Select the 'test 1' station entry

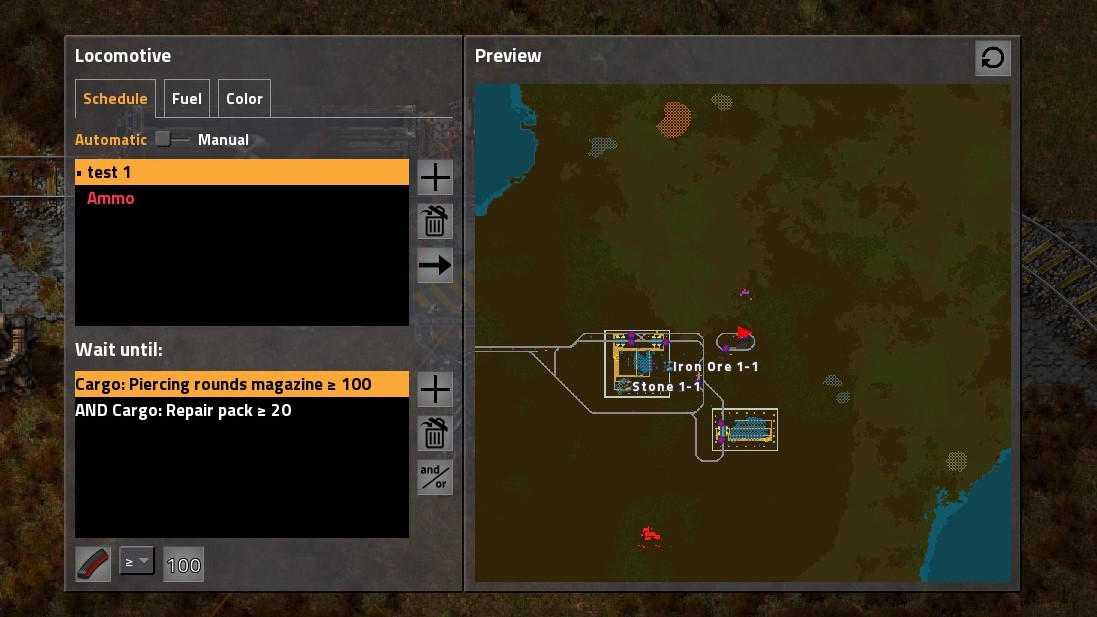tap(242, 172)
